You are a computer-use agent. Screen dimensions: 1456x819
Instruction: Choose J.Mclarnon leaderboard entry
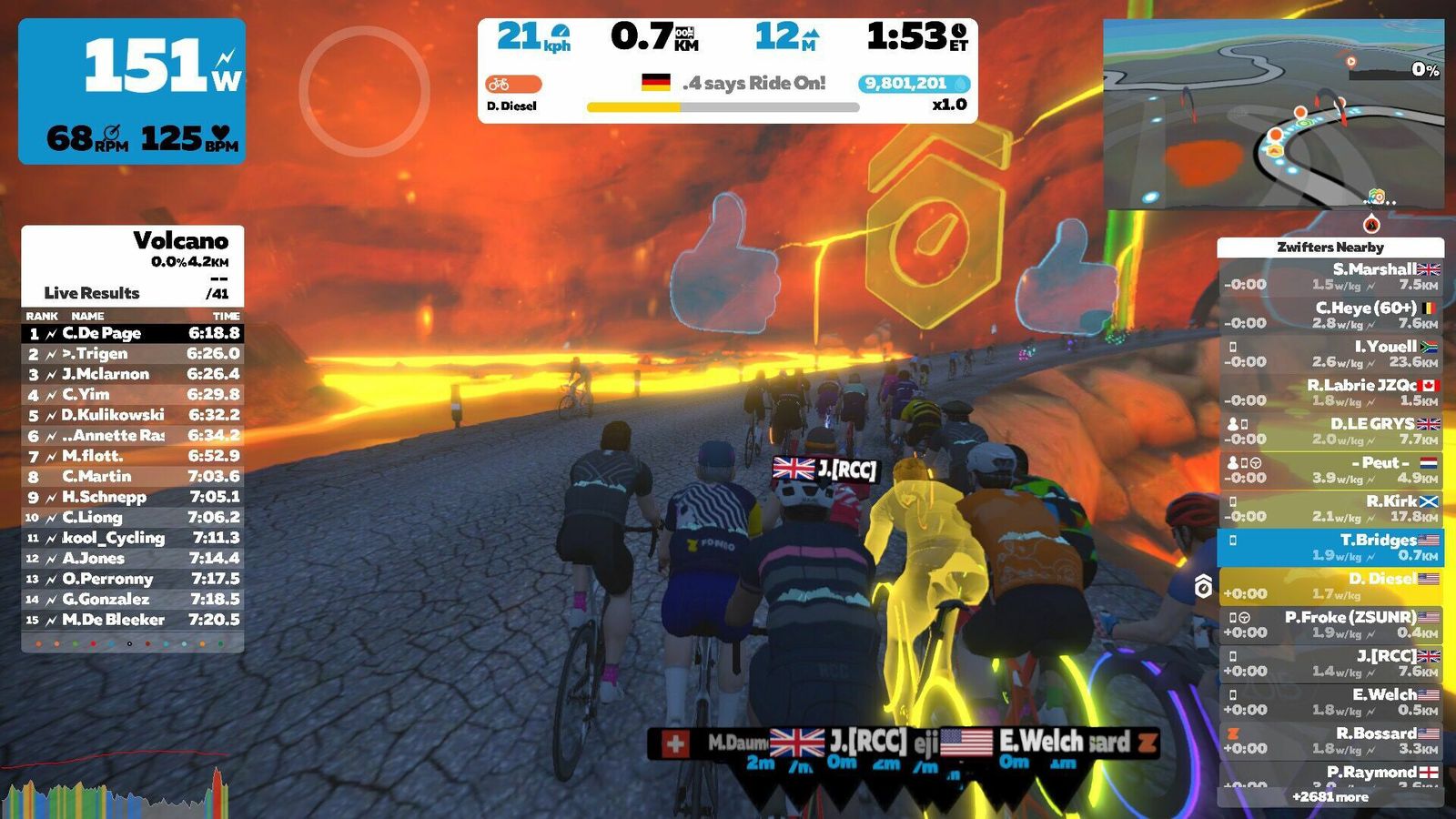pos(133,374)
